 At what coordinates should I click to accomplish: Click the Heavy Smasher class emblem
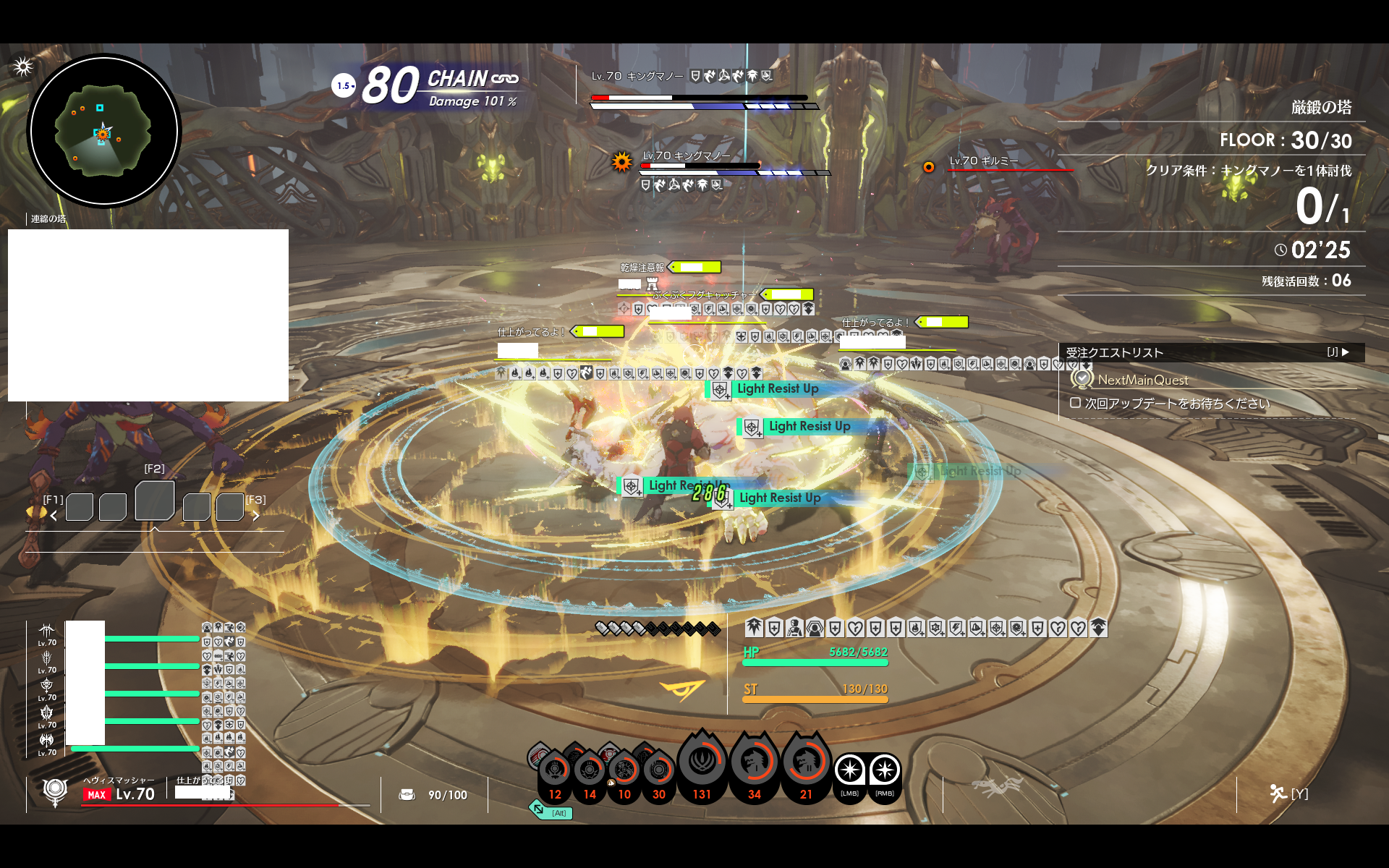tap(55, 791)
